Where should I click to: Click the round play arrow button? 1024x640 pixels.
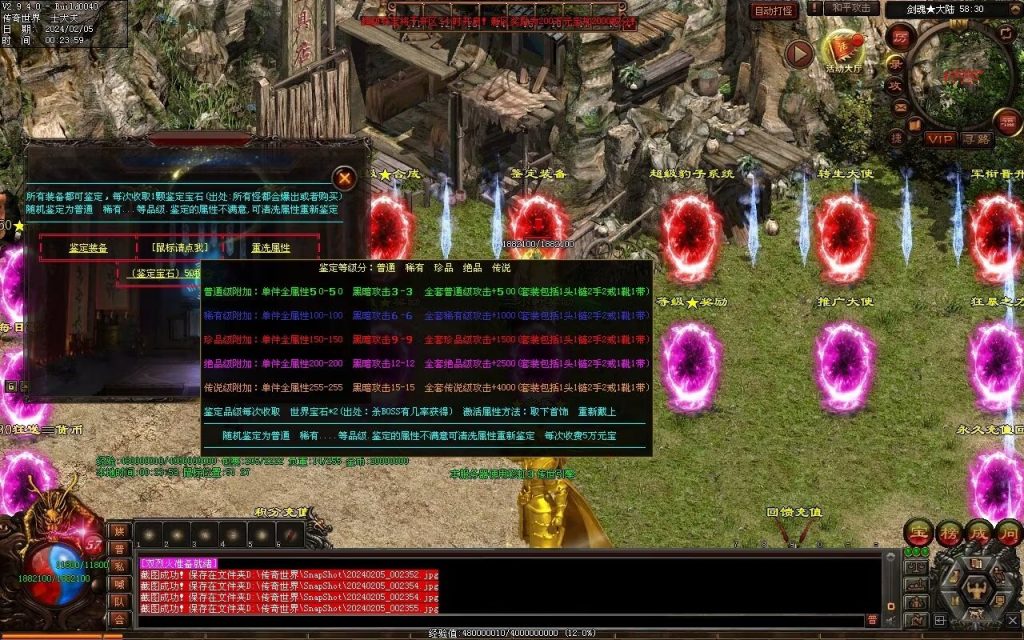click(x=798, y=54)
